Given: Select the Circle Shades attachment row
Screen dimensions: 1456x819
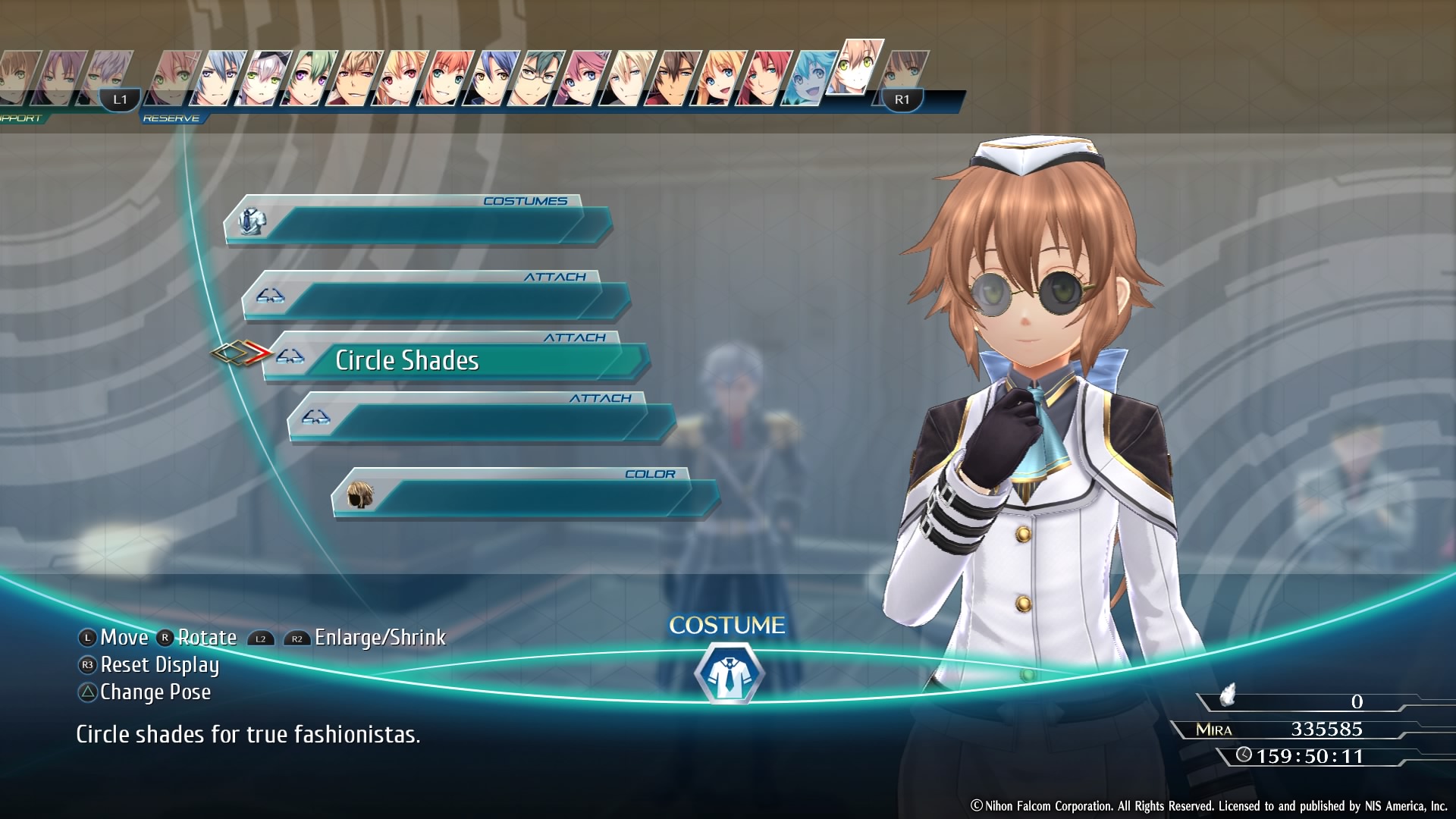Looking at the screenshot, I should pyautogui.click(x=455, y=360).
